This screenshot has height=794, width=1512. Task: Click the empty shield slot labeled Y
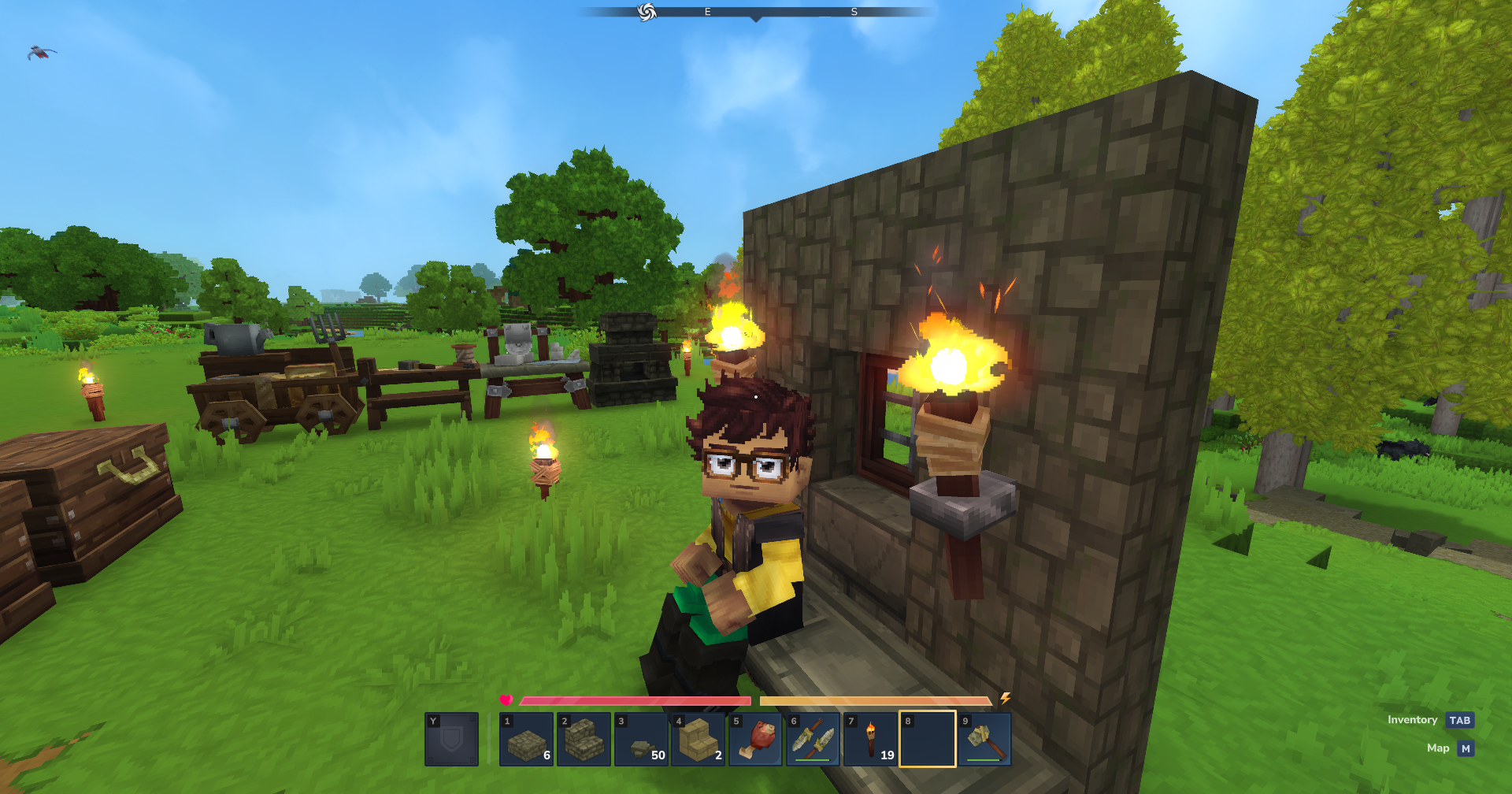[453, 740]
